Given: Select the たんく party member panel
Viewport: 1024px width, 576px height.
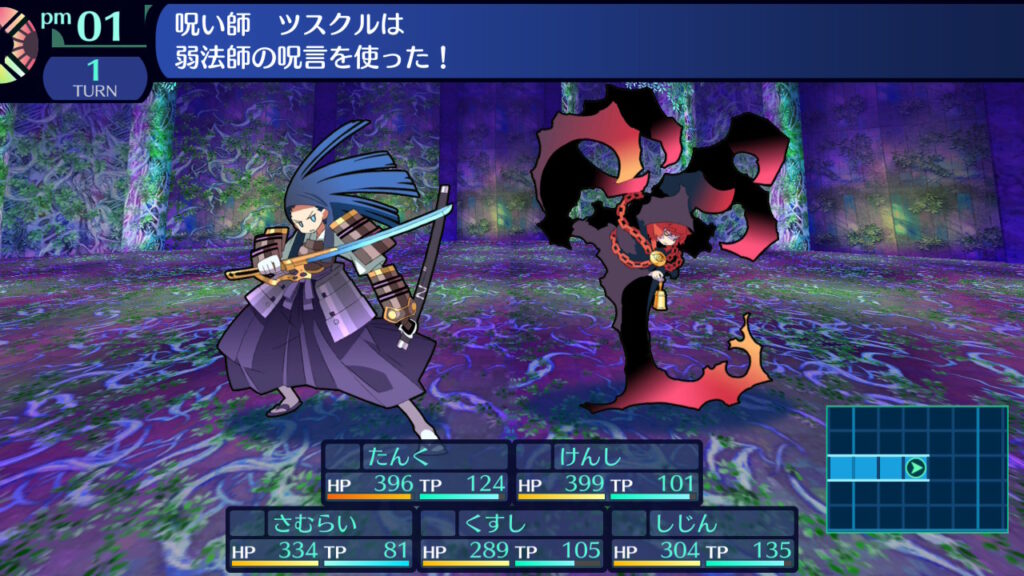Looking at the screenshot, I should 415,472.
